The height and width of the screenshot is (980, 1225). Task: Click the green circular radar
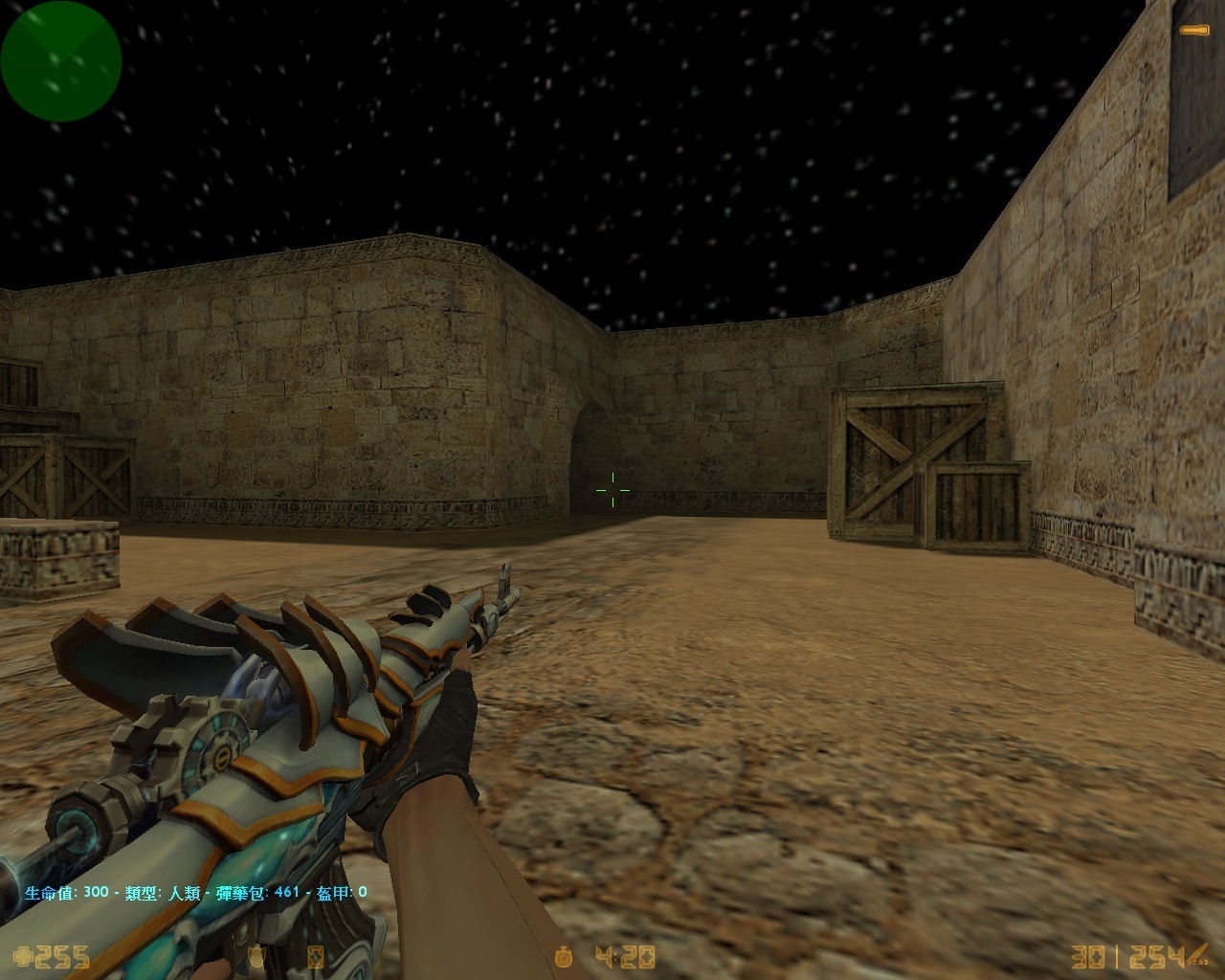[61, 61]
